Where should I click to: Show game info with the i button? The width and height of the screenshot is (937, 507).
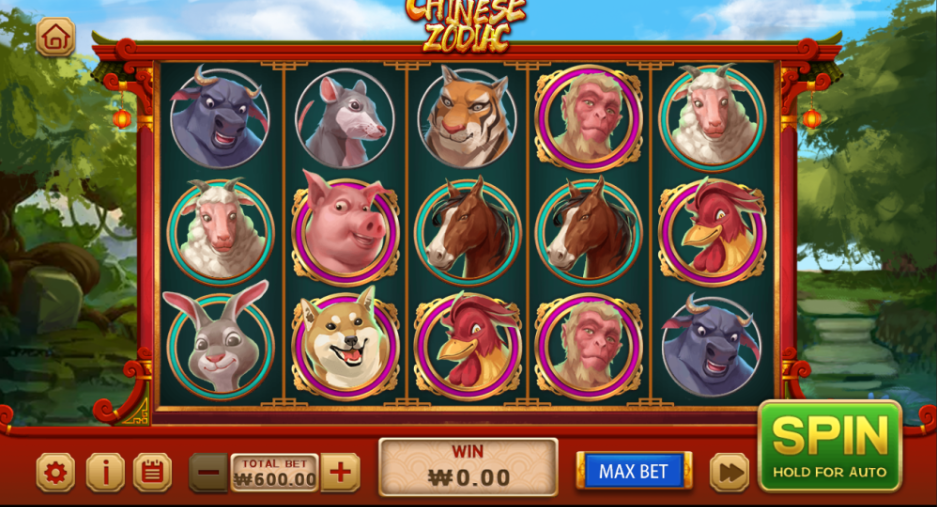[x=104, y=472]
